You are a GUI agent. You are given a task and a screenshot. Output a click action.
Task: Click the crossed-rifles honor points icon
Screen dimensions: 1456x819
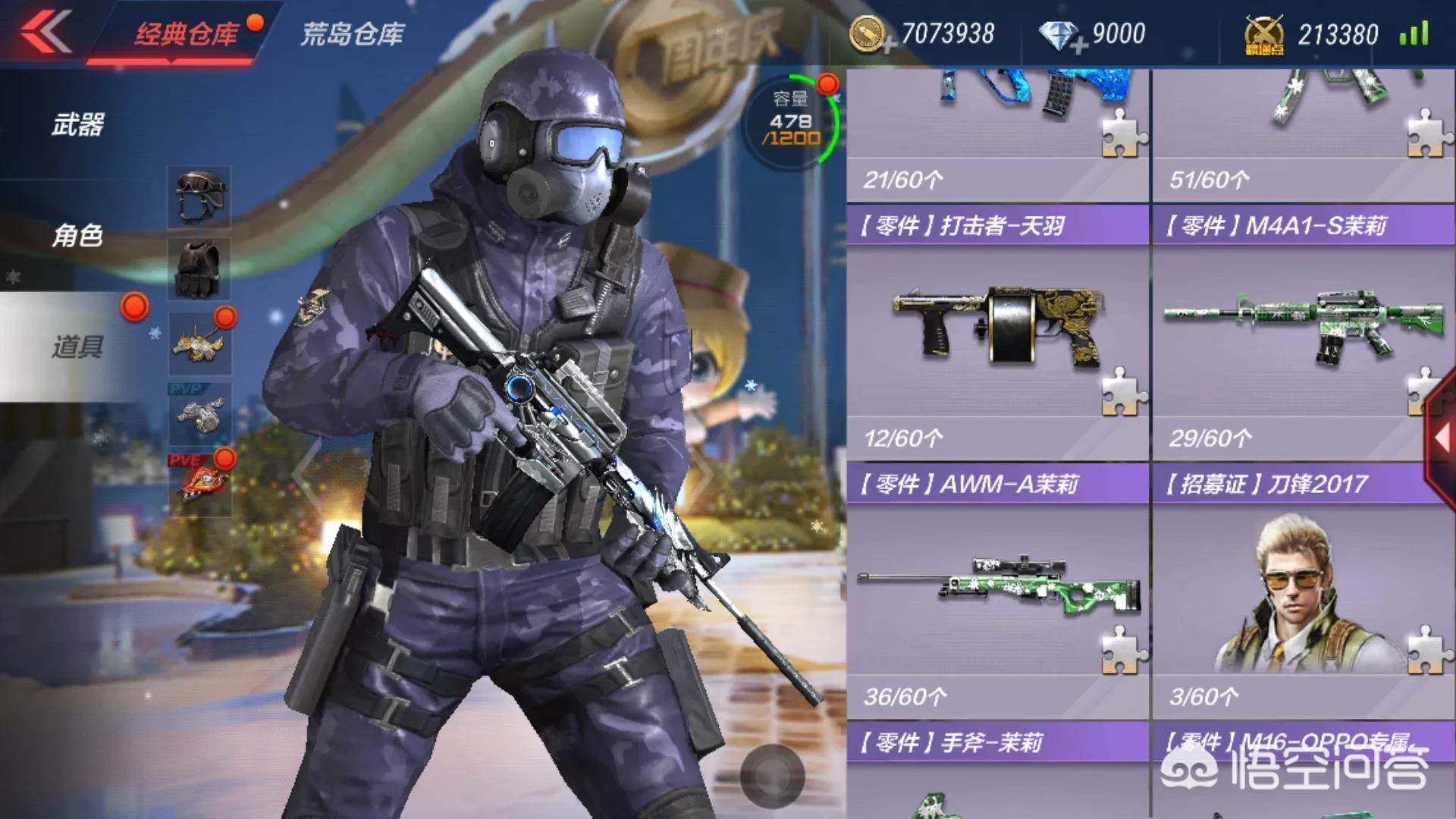click(1265, 33)
